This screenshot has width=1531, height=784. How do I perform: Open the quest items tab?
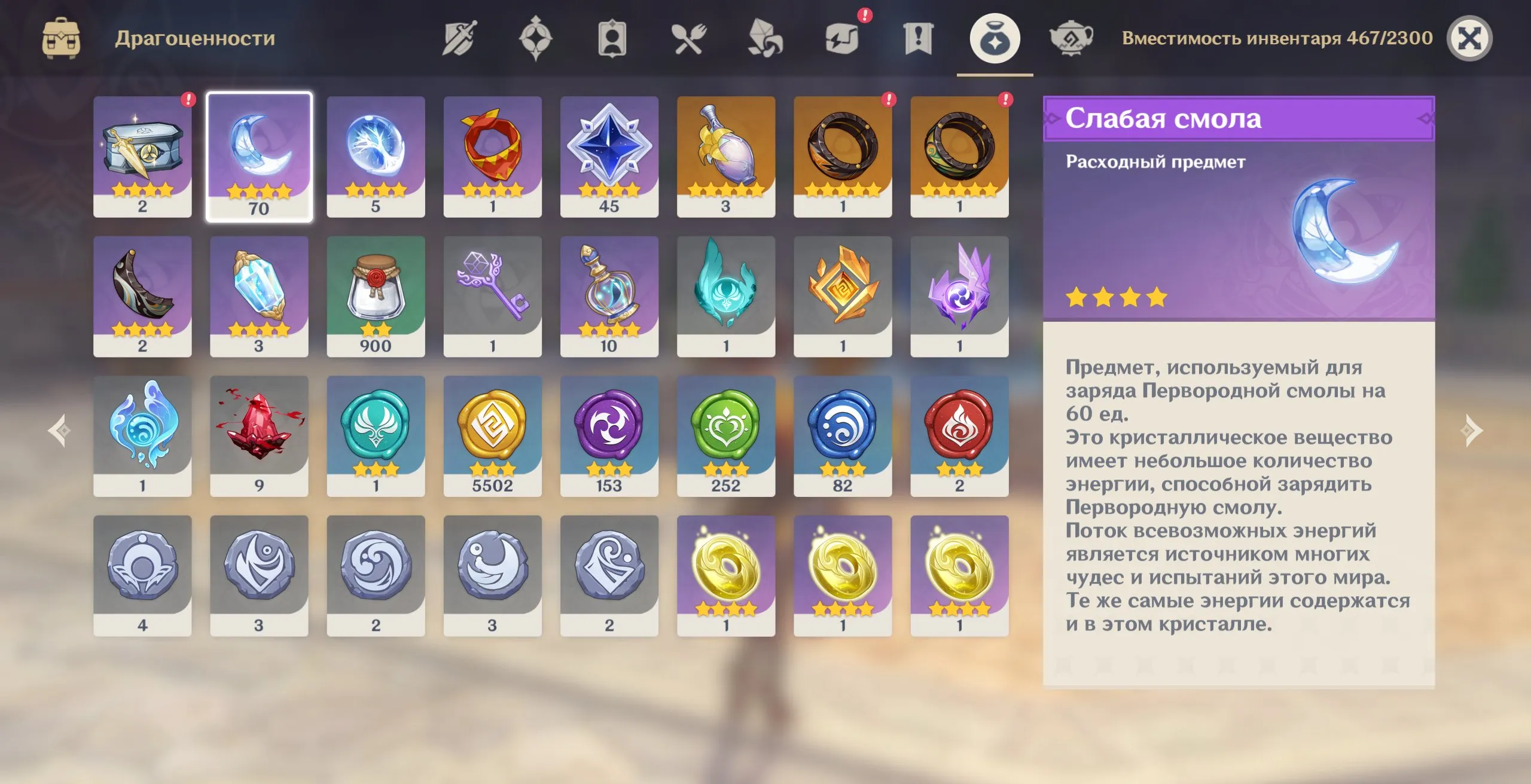pos(918,38)
